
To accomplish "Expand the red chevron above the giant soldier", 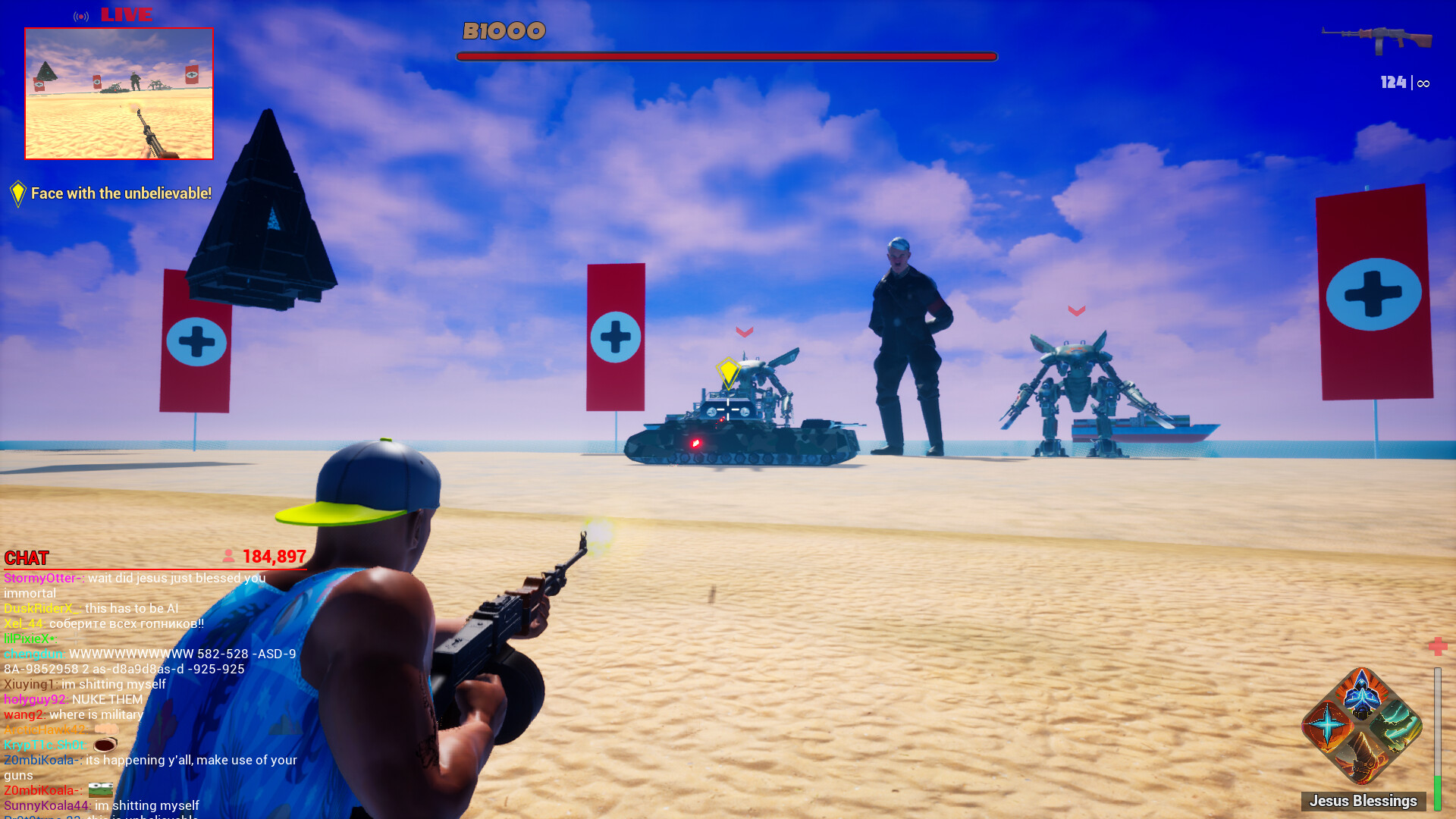I will tap(745, 330).
